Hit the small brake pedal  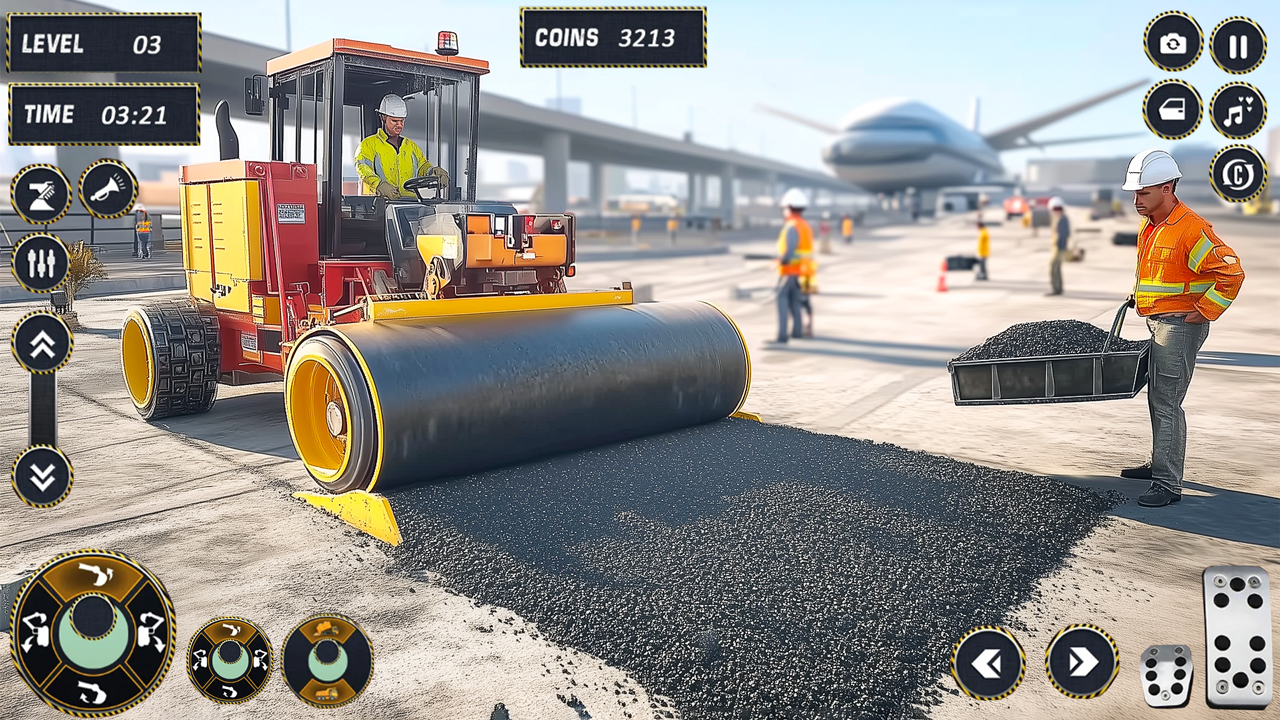(1166, 676)
